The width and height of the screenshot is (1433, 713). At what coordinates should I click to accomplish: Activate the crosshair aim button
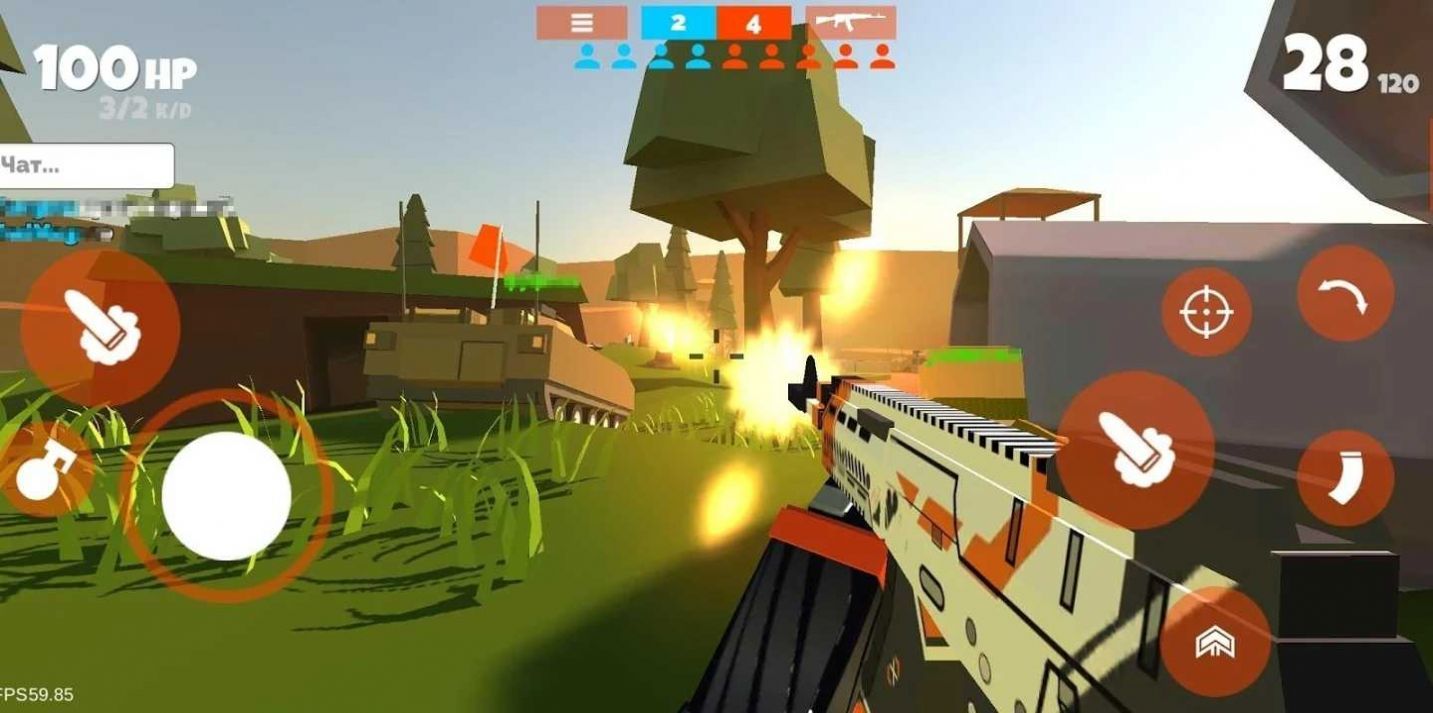[1206, 312]
